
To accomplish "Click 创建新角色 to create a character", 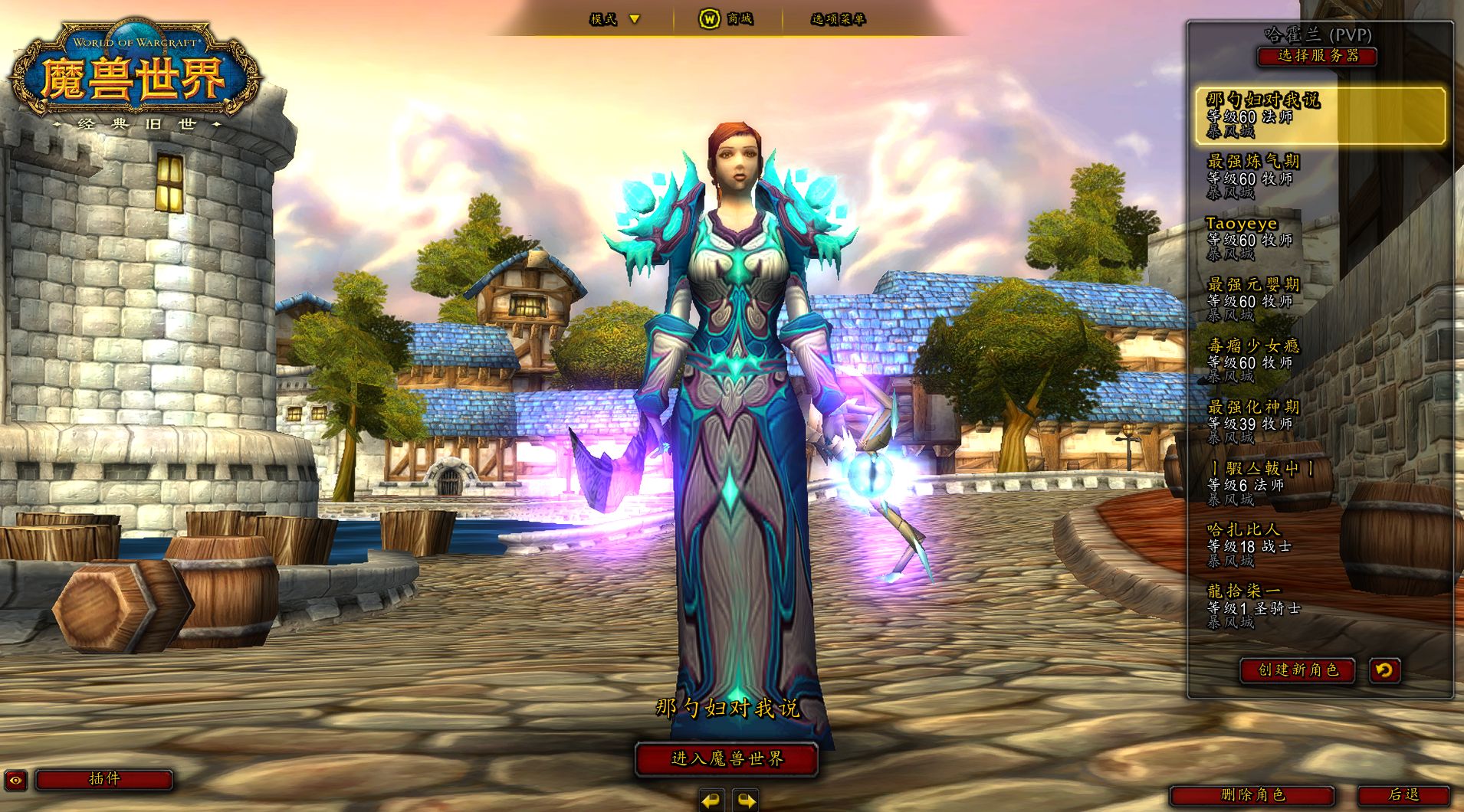I will [1297, 670].
